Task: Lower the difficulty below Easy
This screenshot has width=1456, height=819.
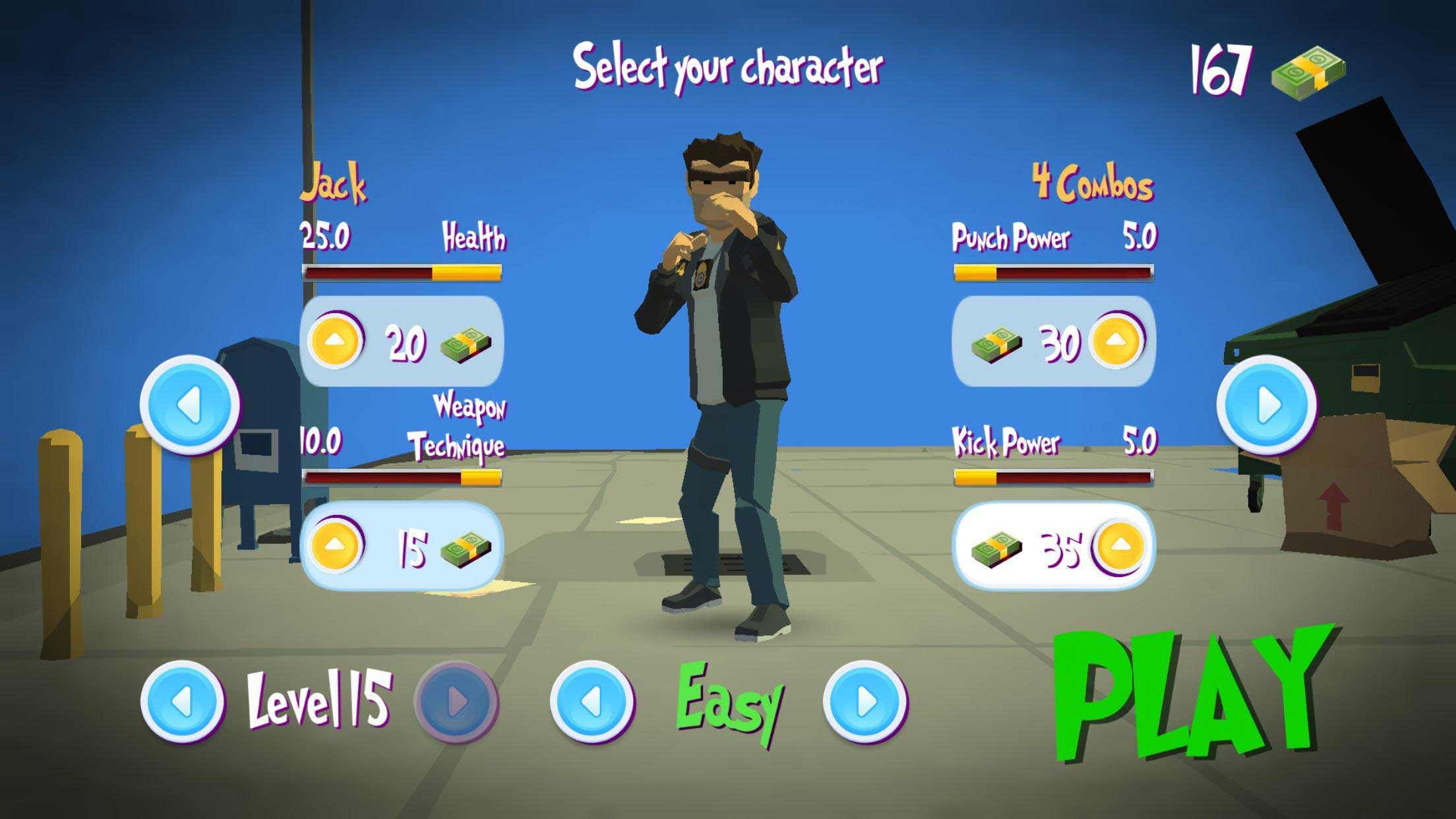Action: tap(591, 702)
